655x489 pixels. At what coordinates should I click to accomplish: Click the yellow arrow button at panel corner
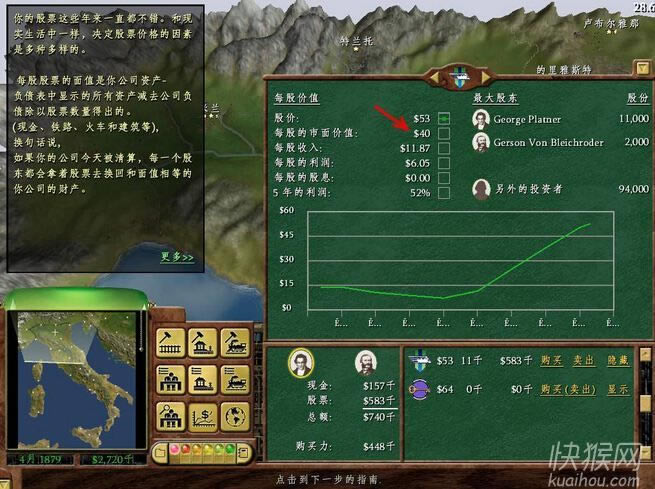click(x=642, y=69)
